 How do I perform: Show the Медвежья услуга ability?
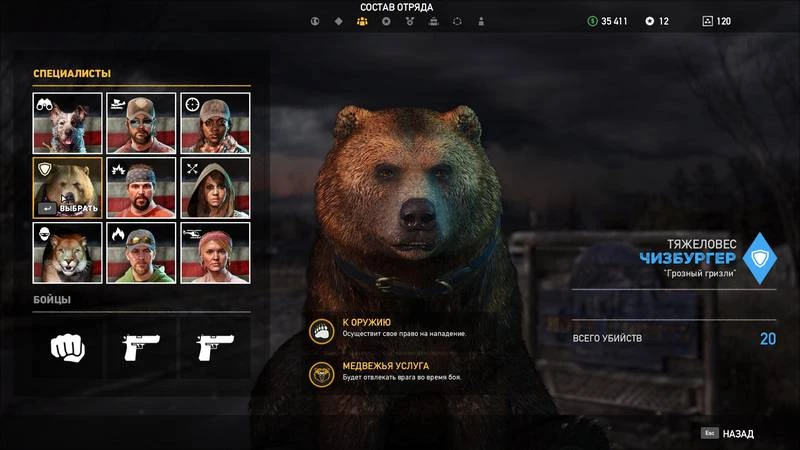(323, 371)
